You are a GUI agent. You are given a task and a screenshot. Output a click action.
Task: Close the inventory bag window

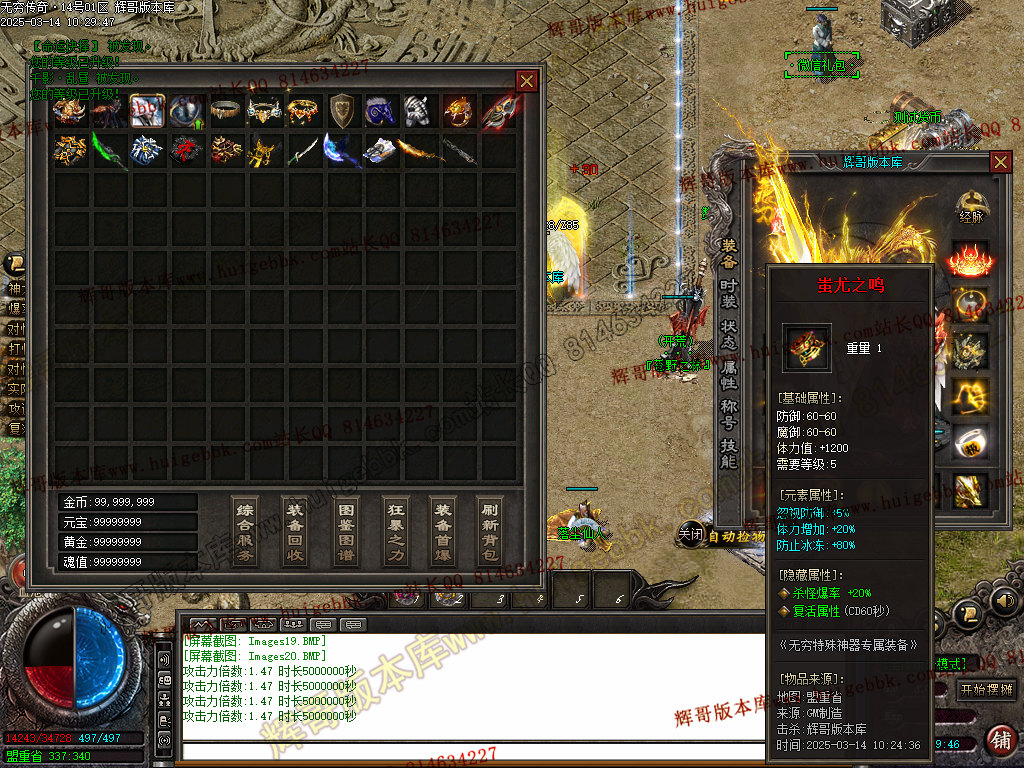pyautogui.click(x=526, y=81)
